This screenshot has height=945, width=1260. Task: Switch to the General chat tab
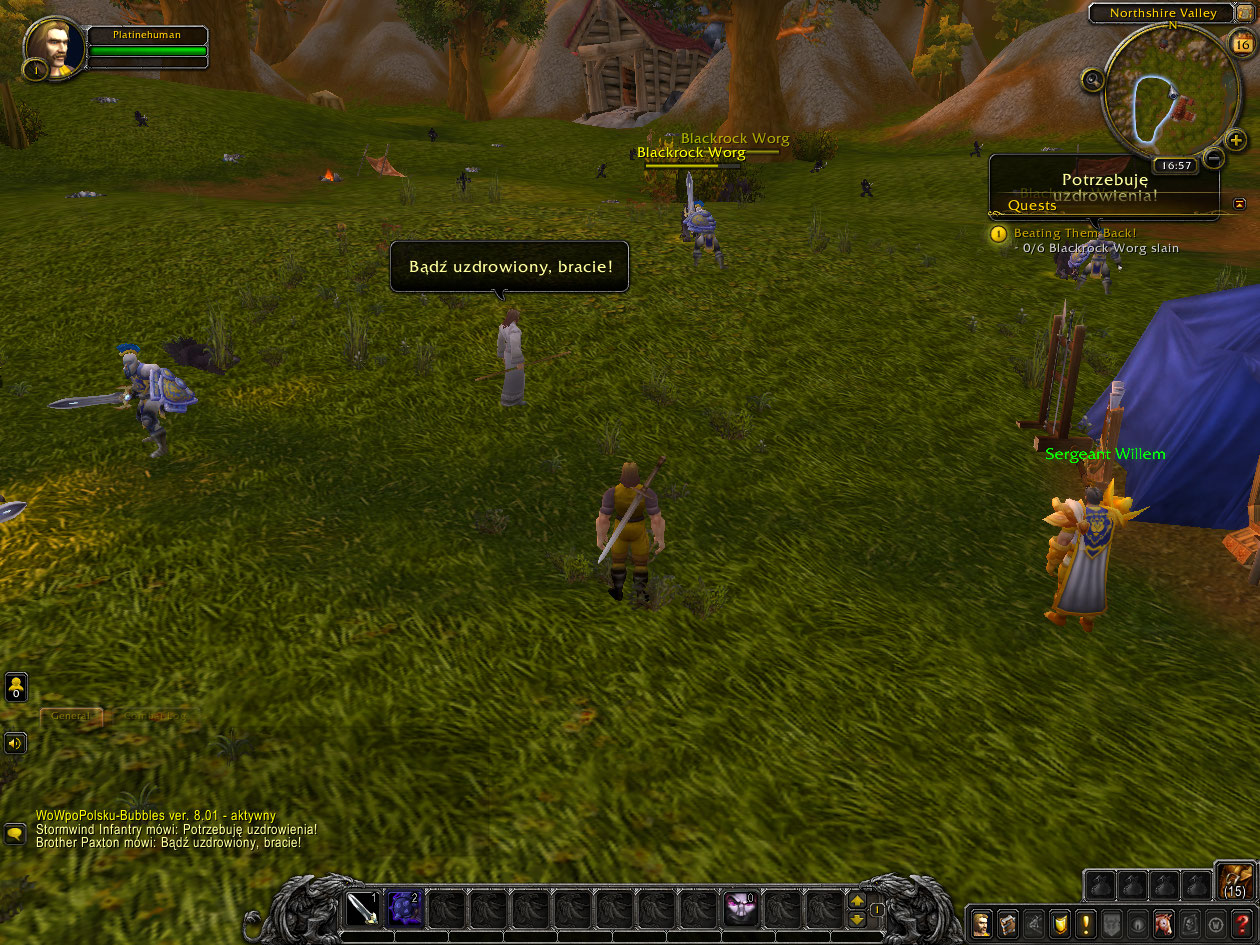[x=70, y=716]
